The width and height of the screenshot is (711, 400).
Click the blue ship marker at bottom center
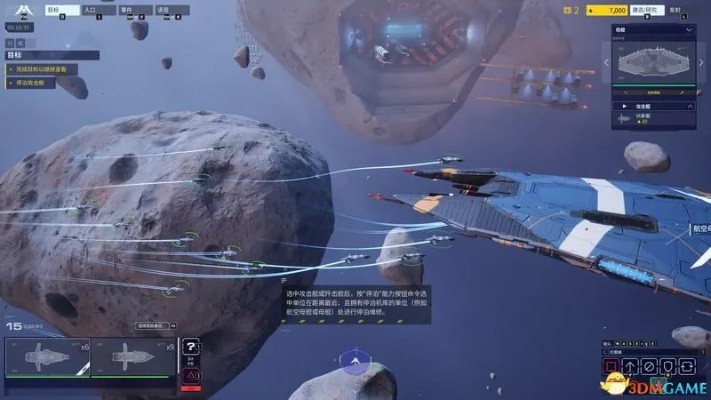coord(353,361)
